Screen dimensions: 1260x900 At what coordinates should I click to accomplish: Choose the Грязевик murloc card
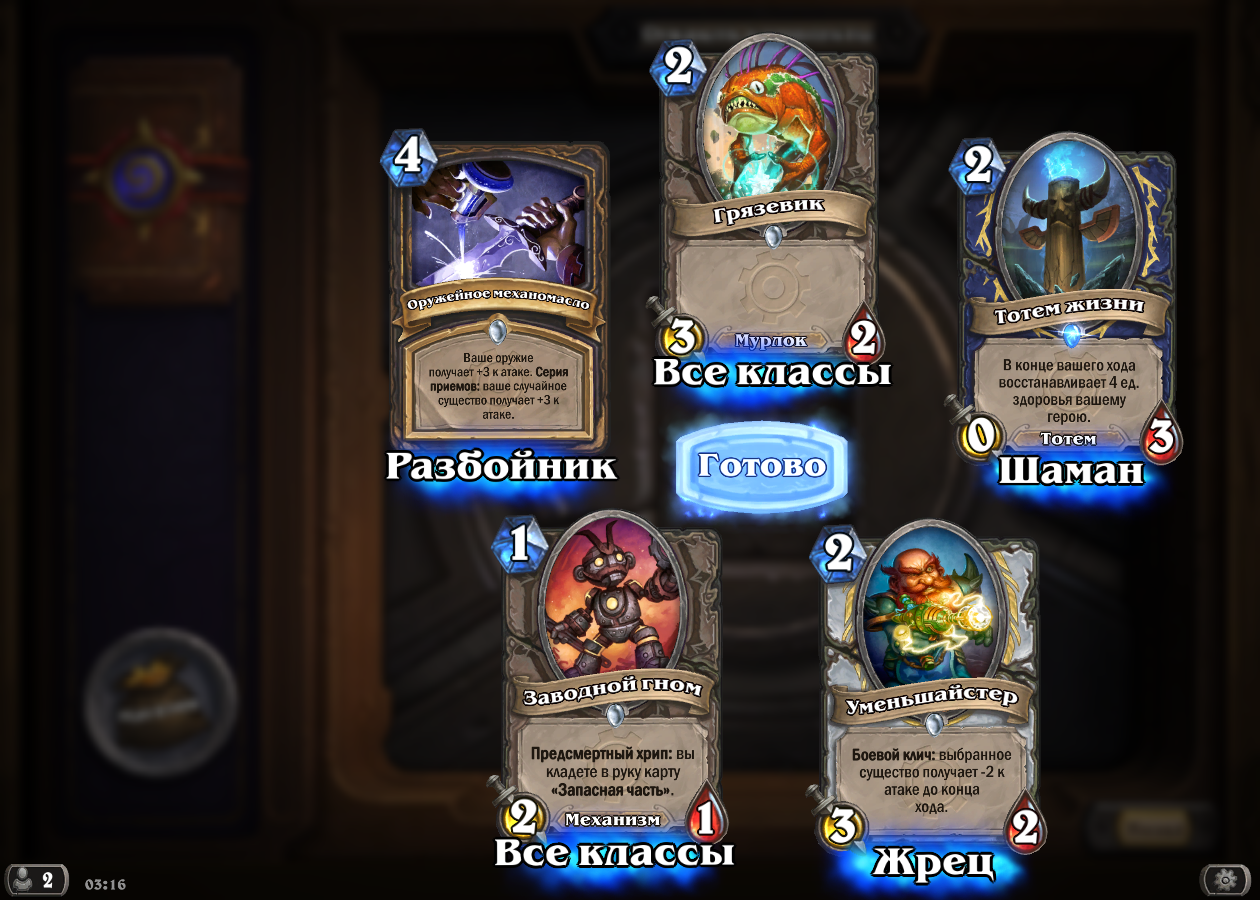tap(770, 200)
